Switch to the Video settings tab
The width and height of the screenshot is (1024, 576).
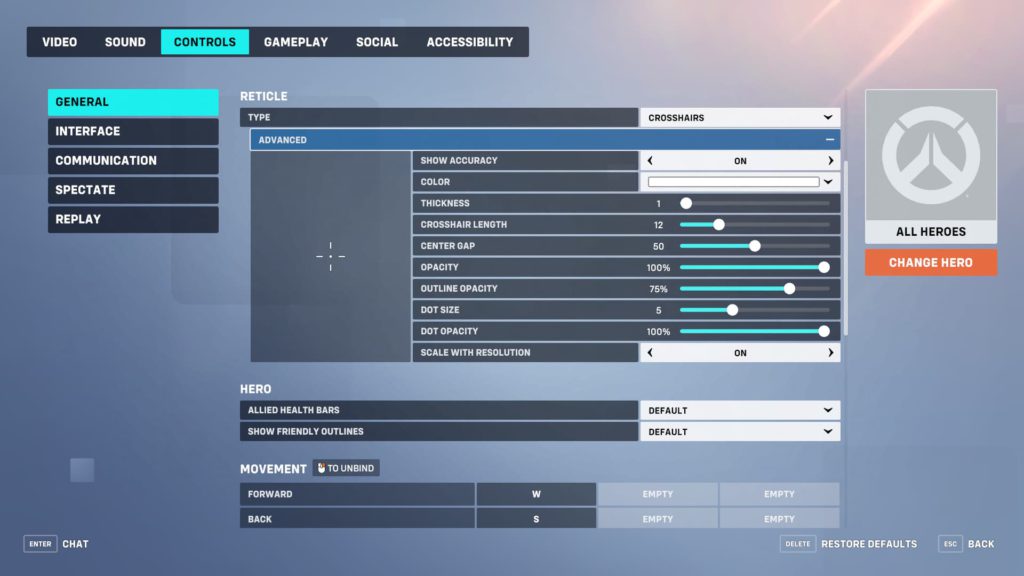[59, 42]
